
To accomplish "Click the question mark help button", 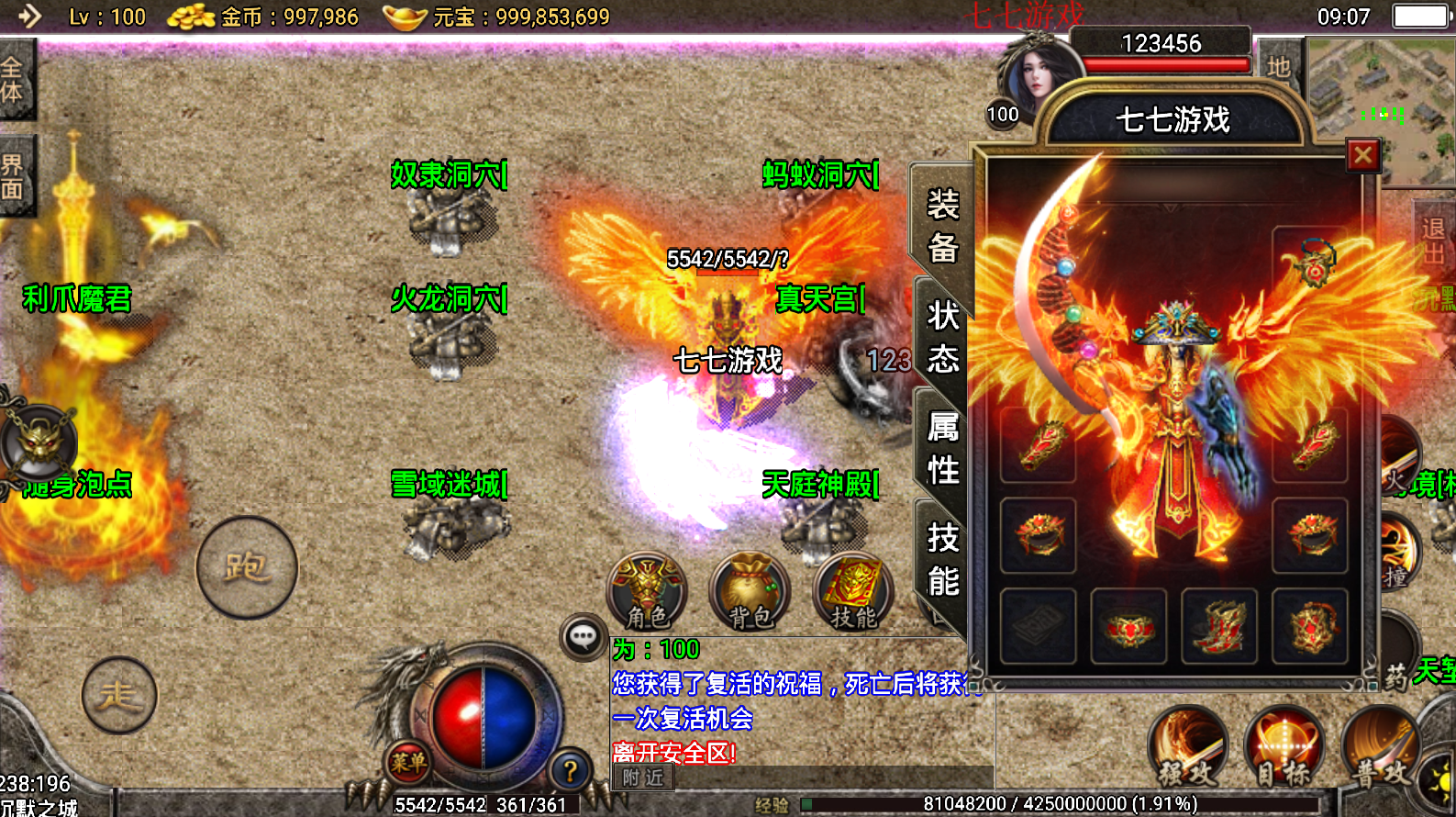I will pos(570,771).
